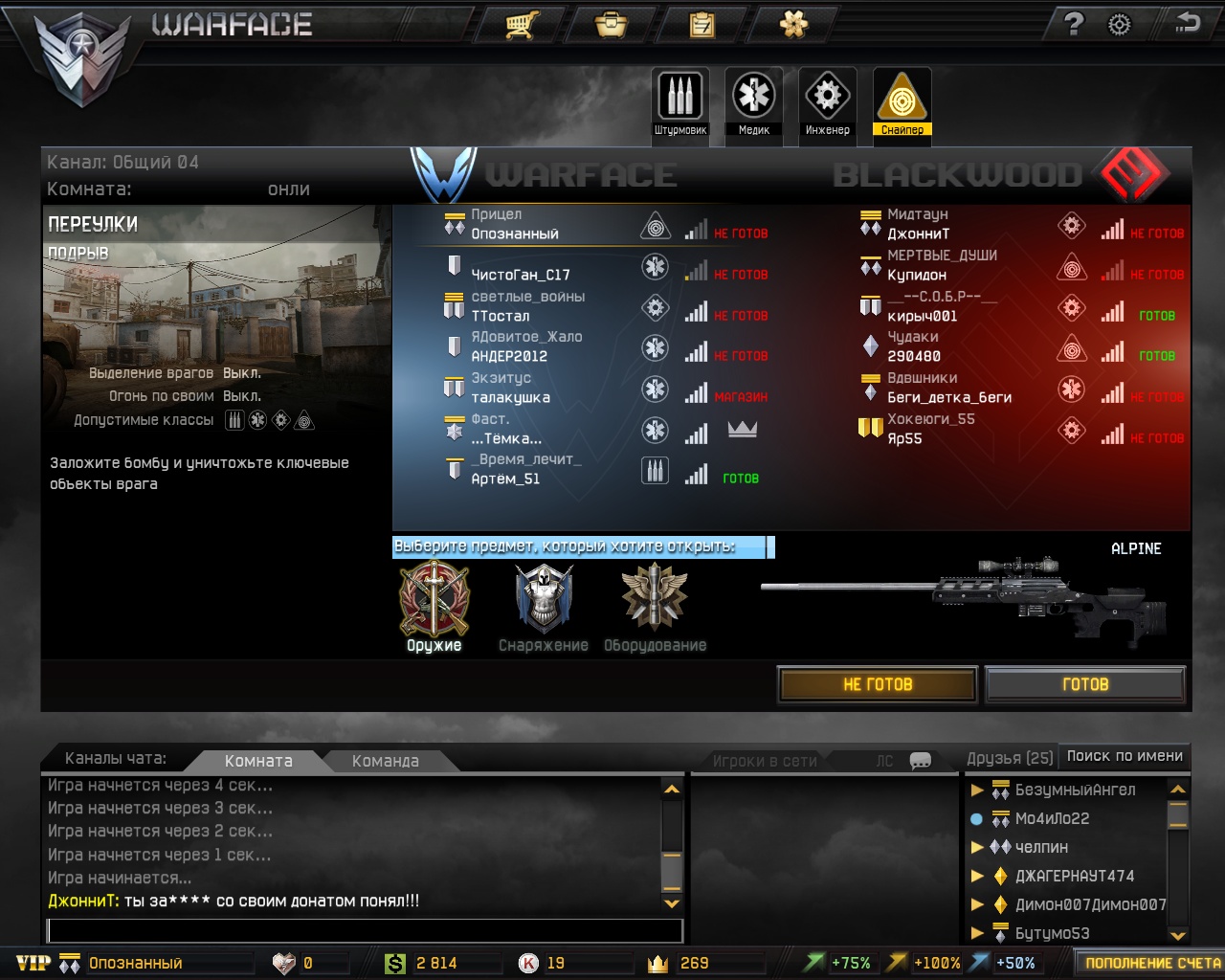The width and height of the screenshot is (1225, 980).
Task: Open the clipboard tasks icon
Action: point(702,24)
